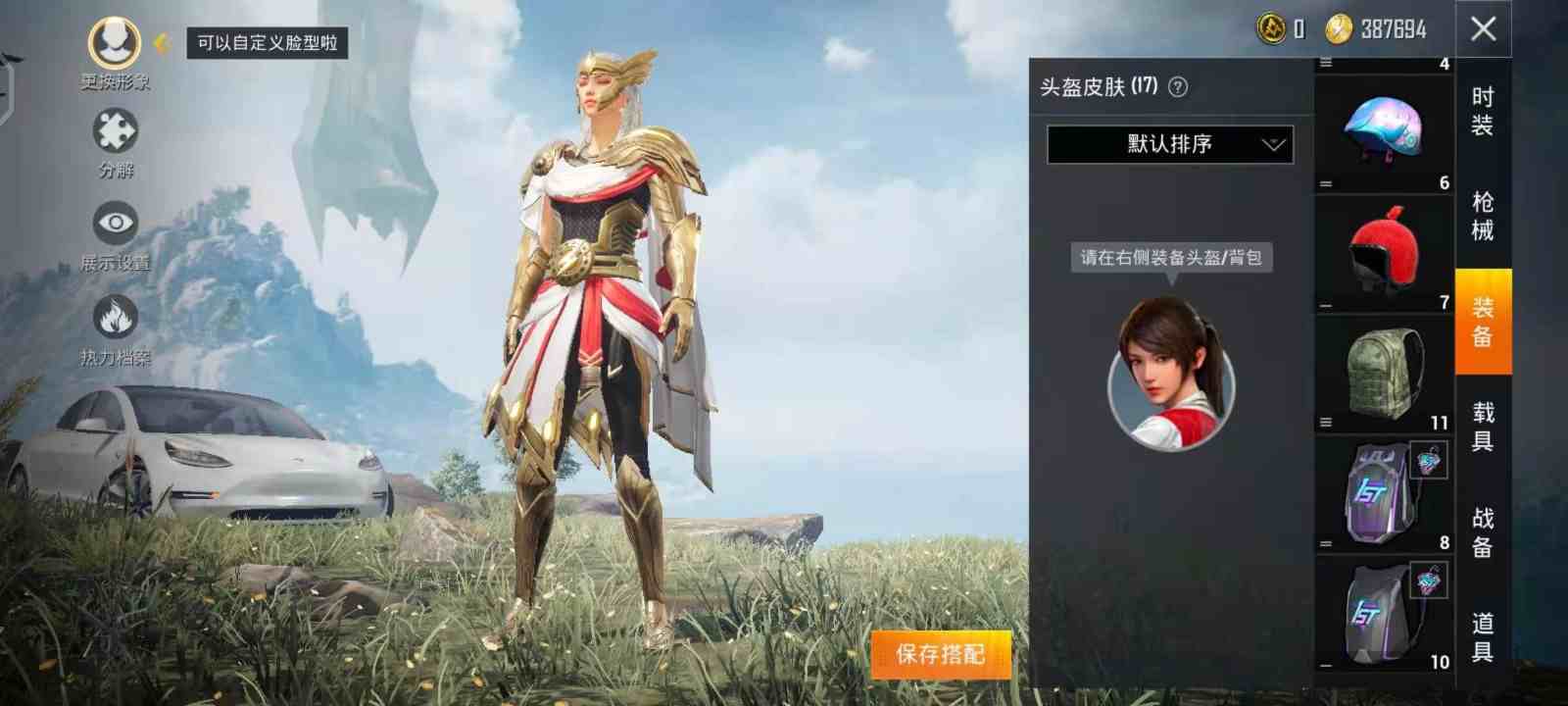Open 展示设置 display settings
Image resolution: width=1568 pixels, height=706 pixels.
[x=115, y=223]
